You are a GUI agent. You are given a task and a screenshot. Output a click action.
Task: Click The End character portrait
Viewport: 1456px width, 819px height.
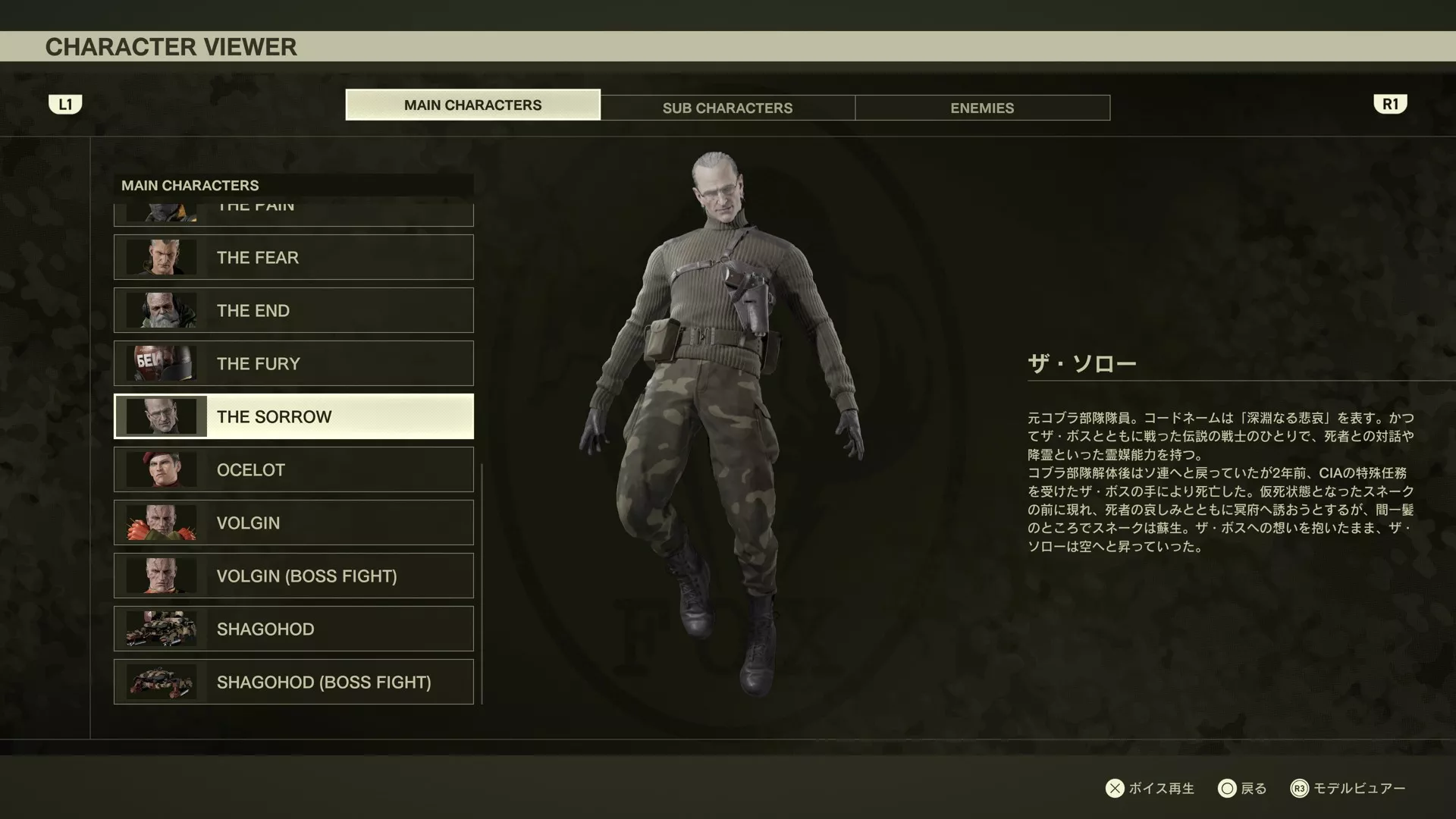pos(160,310)
